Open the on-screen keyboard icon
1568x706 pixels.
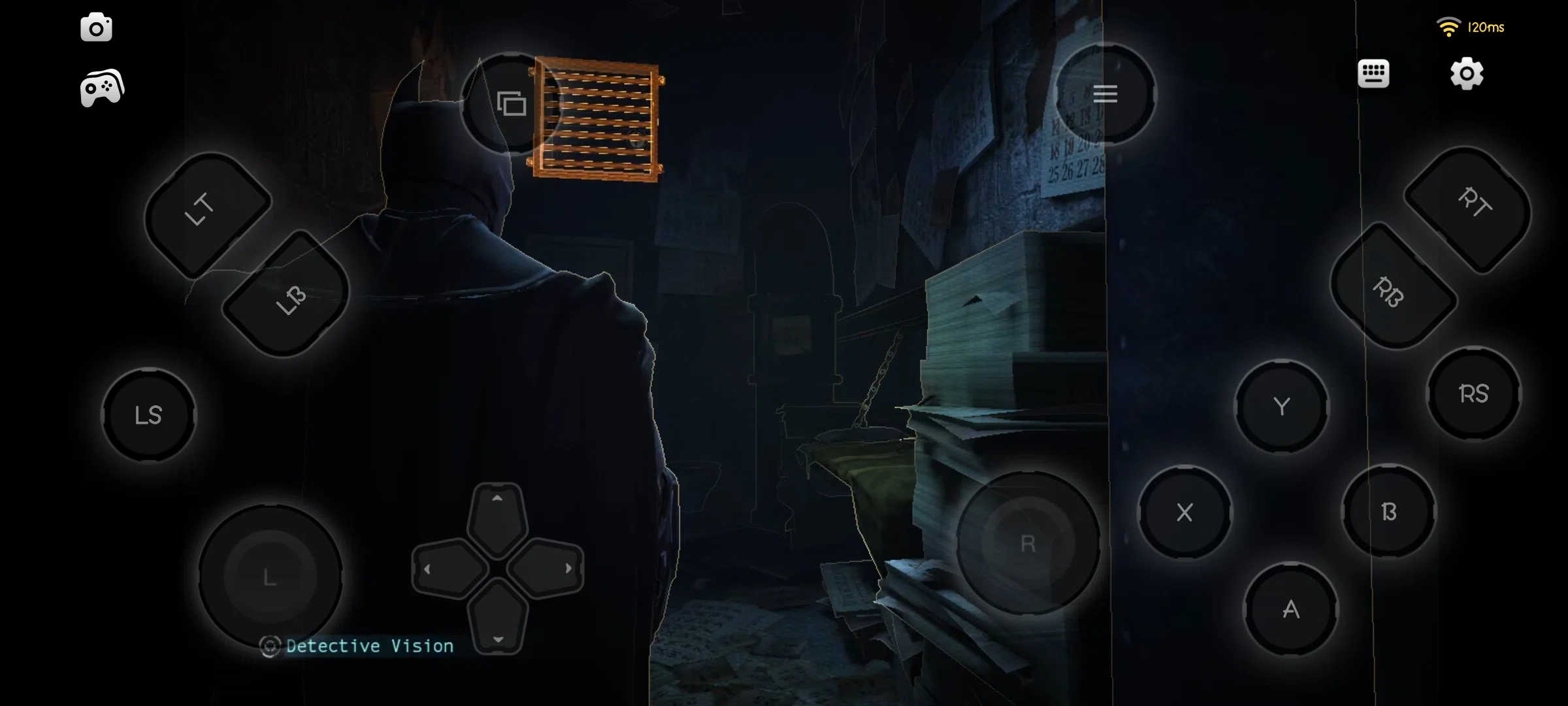(x=1374, y=75)
